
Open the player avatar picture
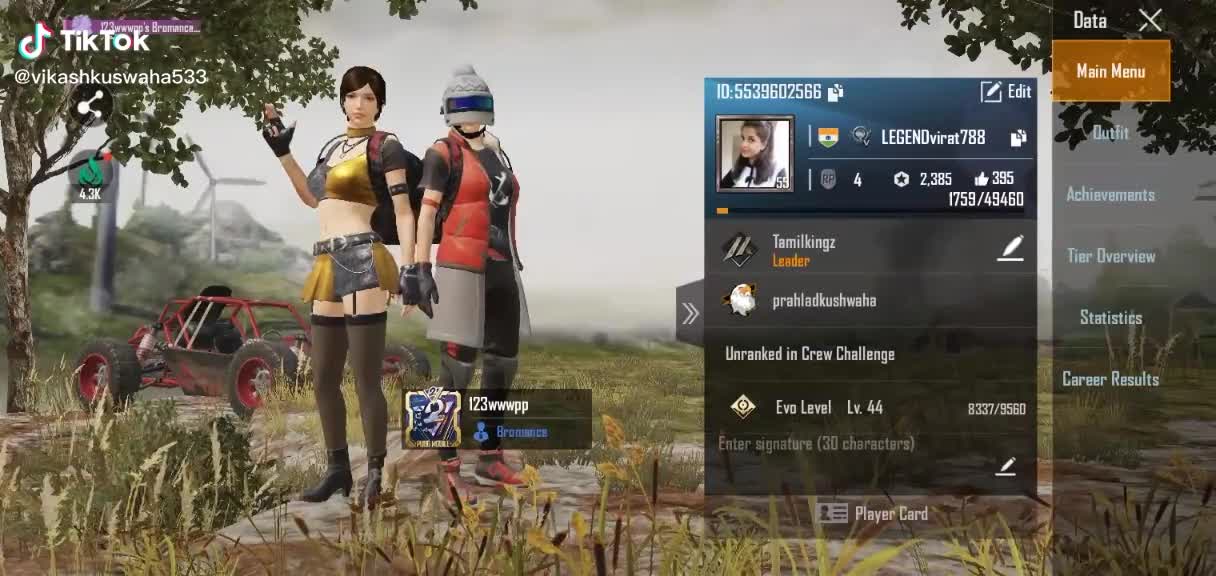(x=755, y=153)
